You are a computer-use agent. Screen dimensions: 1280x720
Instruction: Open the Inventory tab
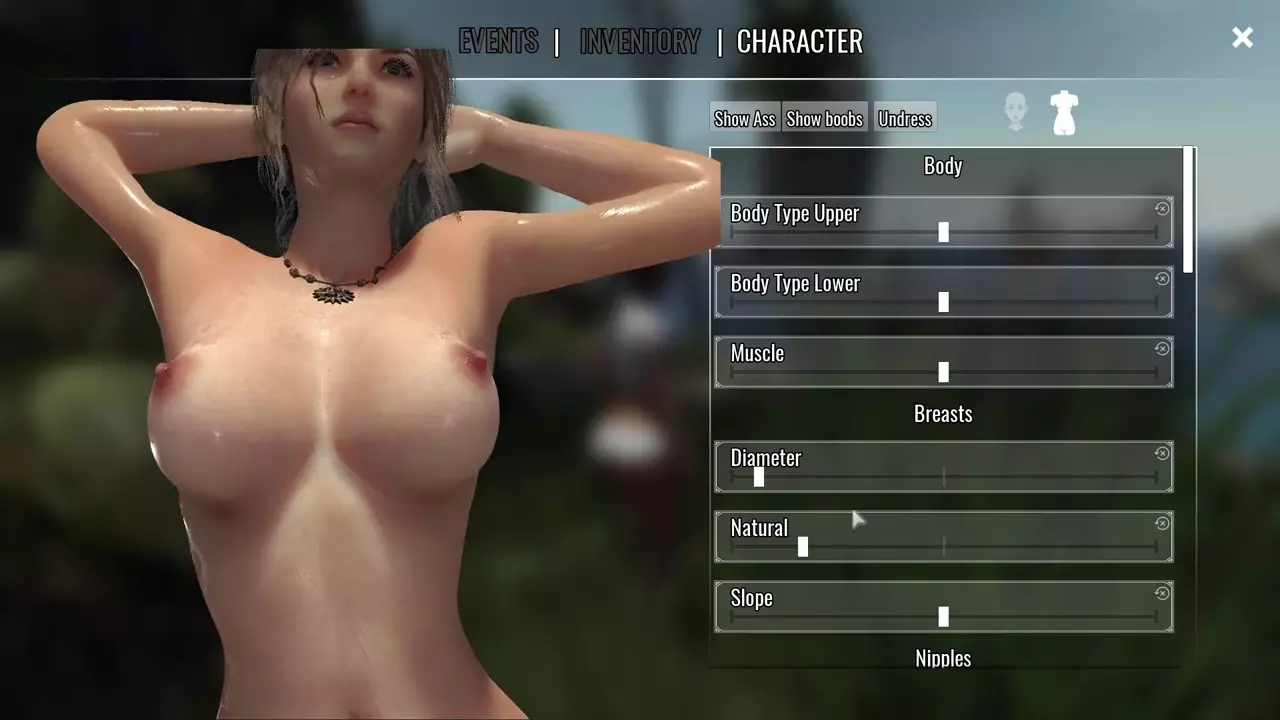click(x=640, y=41)
